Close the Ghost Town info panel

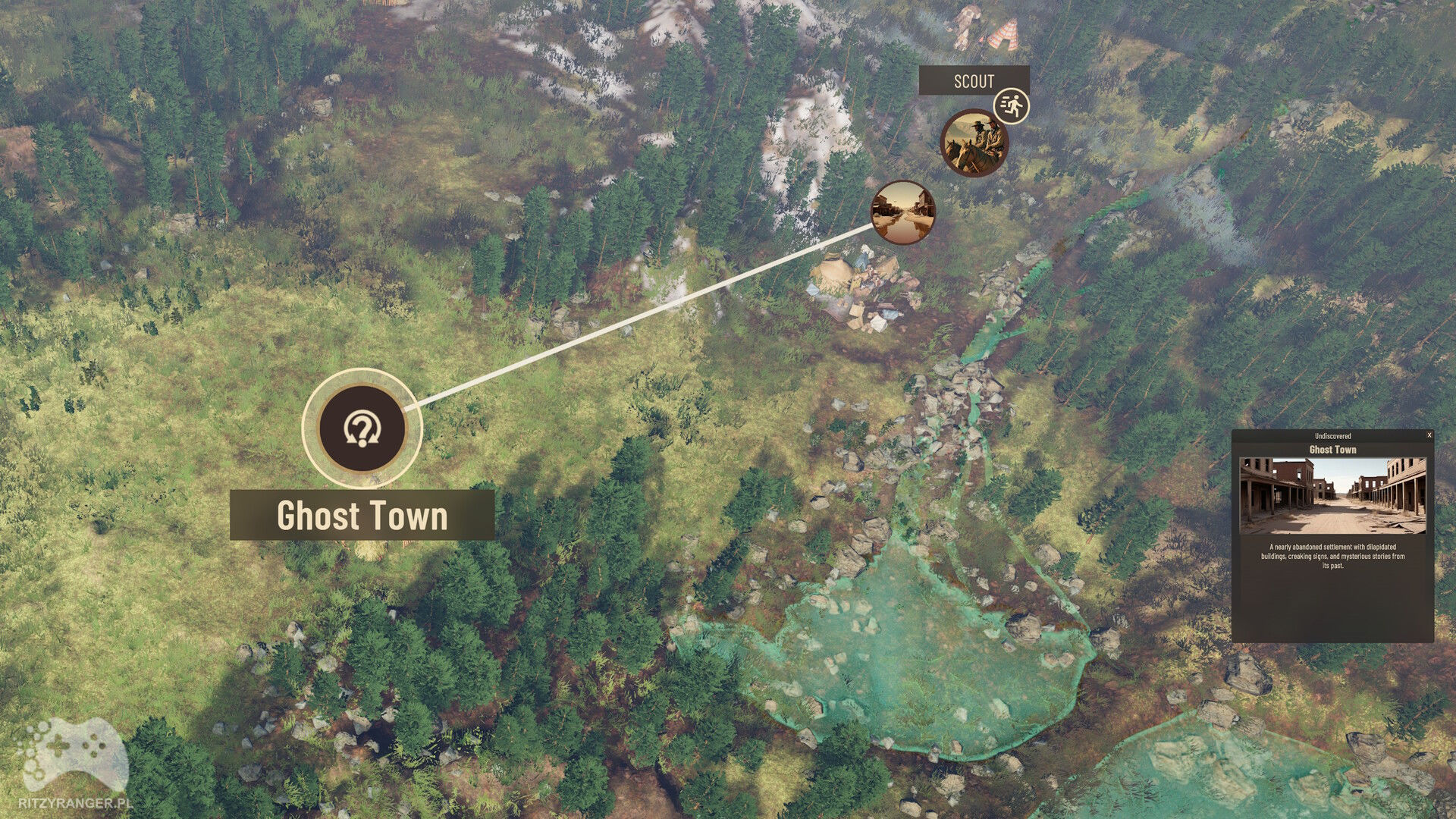[x=1429, y=435]
